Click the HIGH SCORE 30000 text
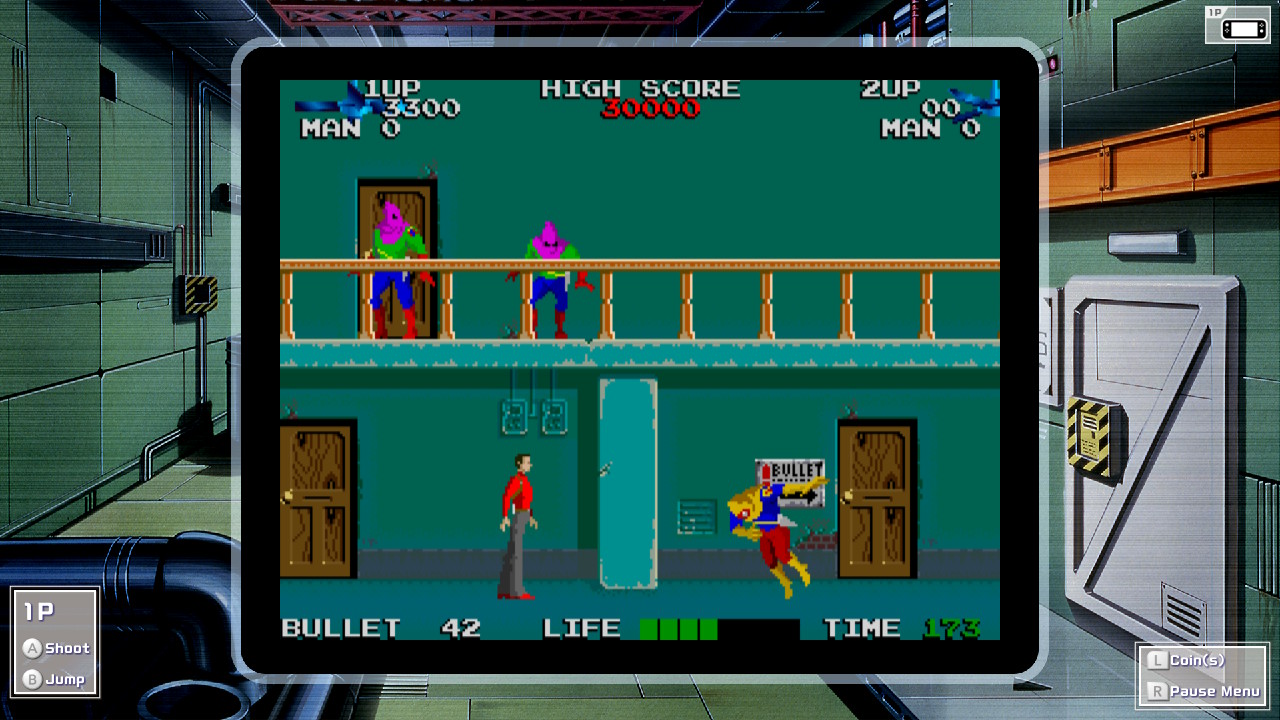Screen dimensions: 1280x720 pyautogui.click(x=640, y=98)
